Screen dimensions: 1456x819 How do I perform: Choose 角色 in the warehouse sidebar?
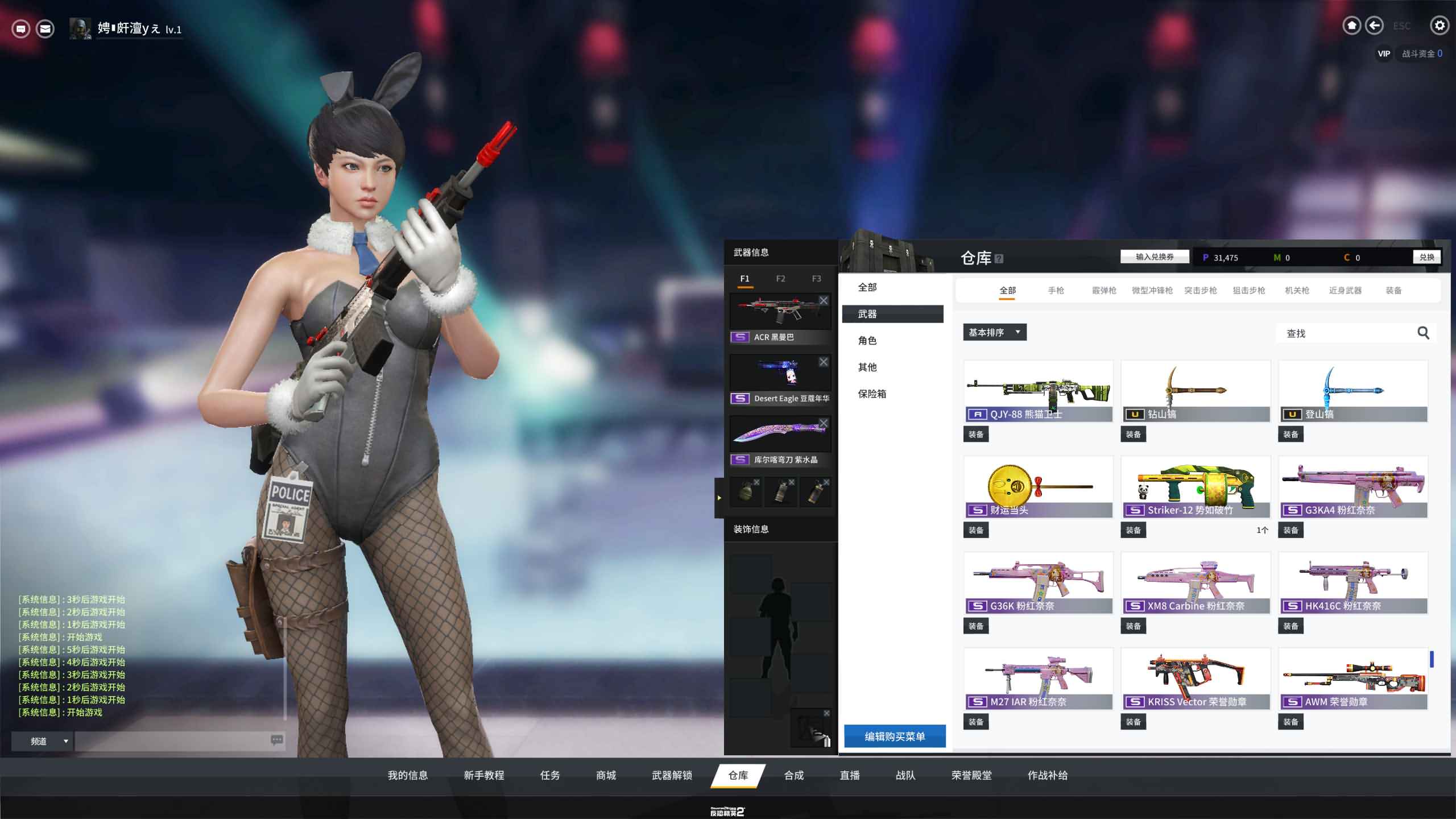click(867, 341)
